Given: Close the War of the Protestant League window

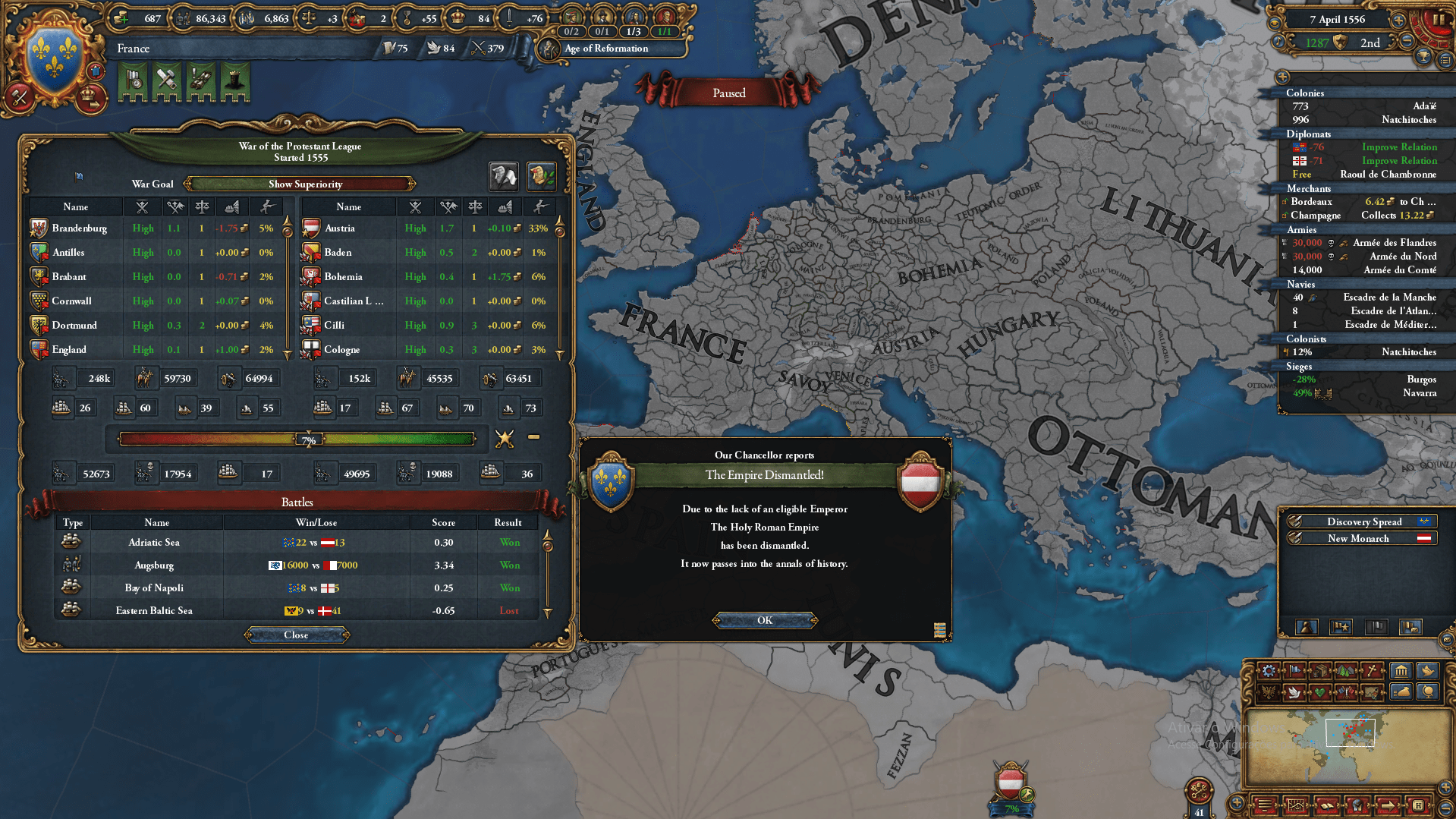Looking at the screenshot, I should tap(296, 635).
